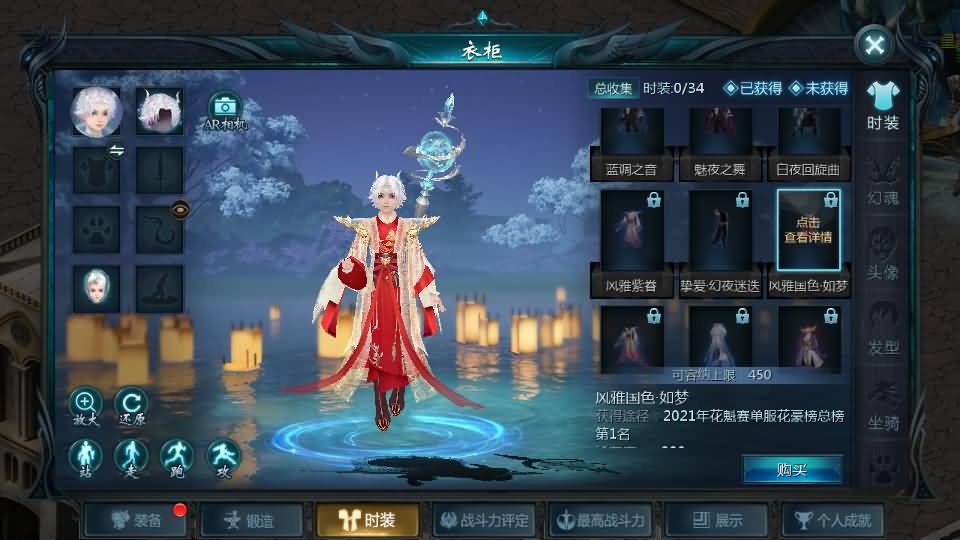Viewport: 960px width, 540px height.
Task: Open the AR camera (AR相机)
Action: 225,112
